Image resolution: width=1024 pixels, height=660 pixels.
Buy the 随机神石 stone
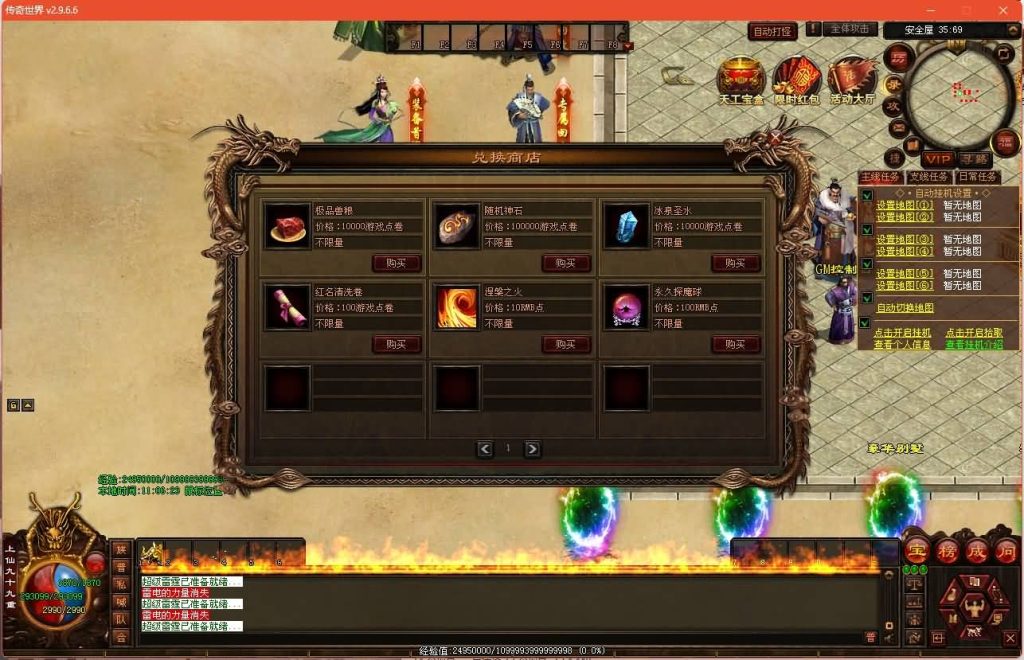point(566,263)
